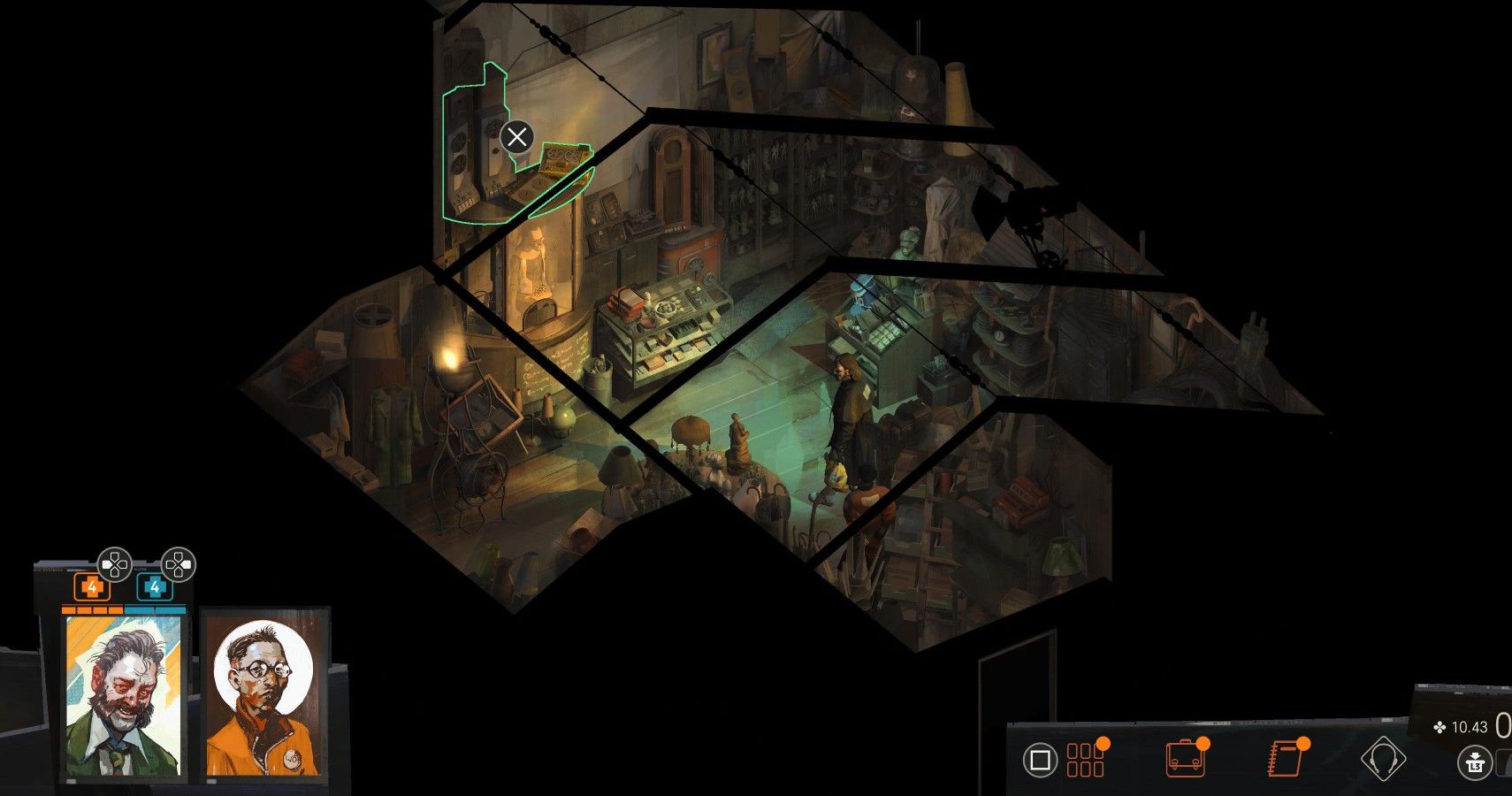Open the character sheet grid icon

[x=1086, y=759]
